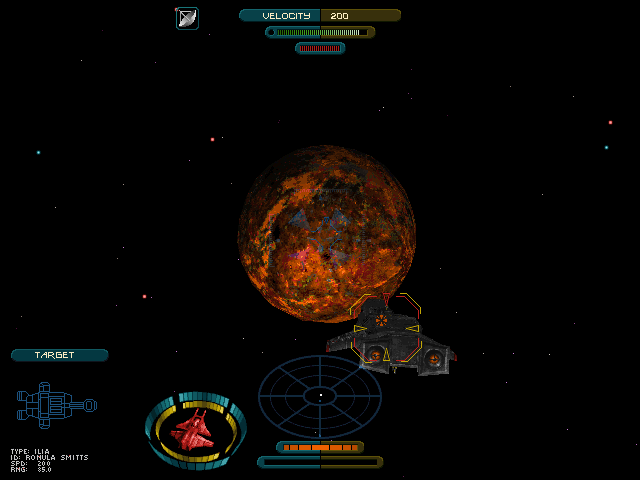This screenshot has width=640, height=480.
Task: Select the circular radar scope
Action: 320,396
